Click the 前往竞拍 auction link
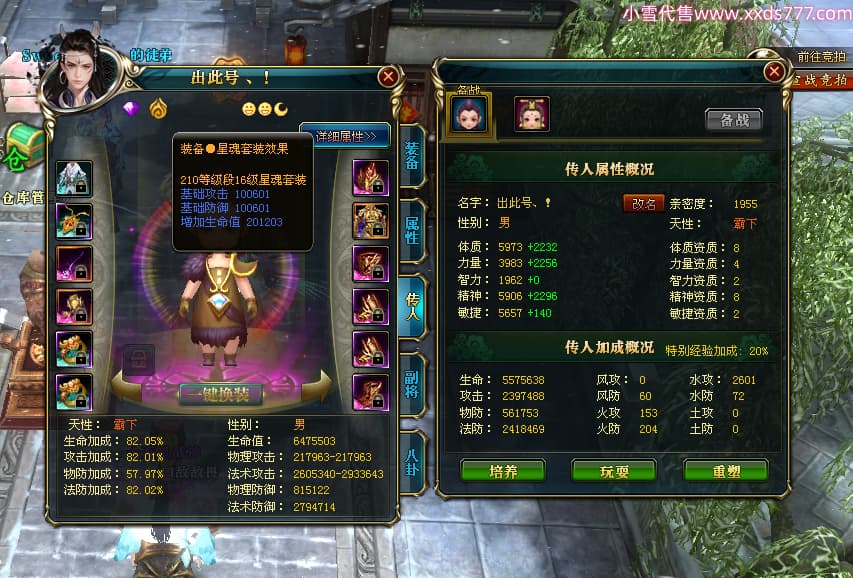The height and width of the screenshot is (578, 853). [x=822, y=57]
